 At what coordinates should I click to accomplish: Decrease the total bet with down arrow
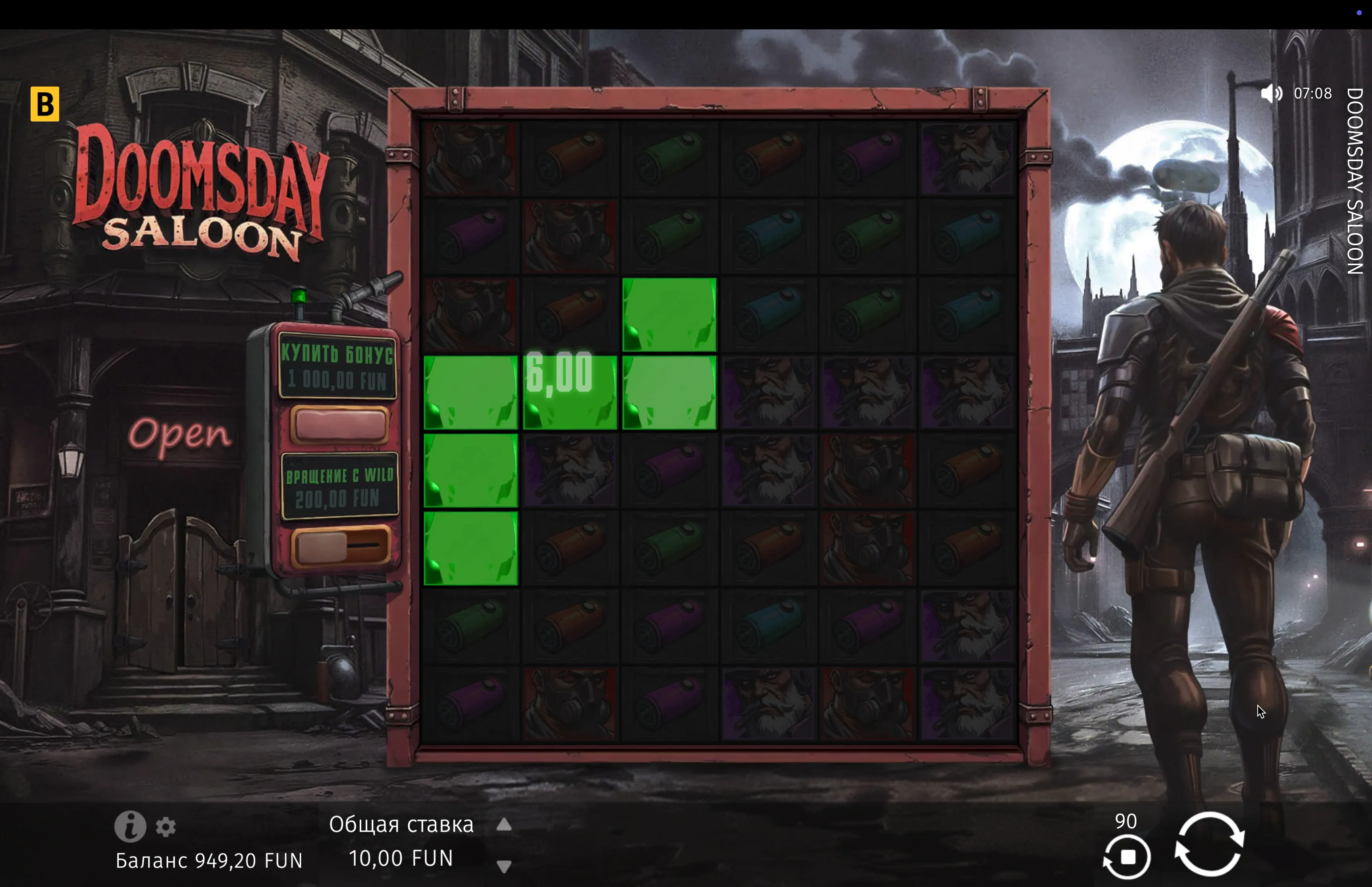point(504,866)
